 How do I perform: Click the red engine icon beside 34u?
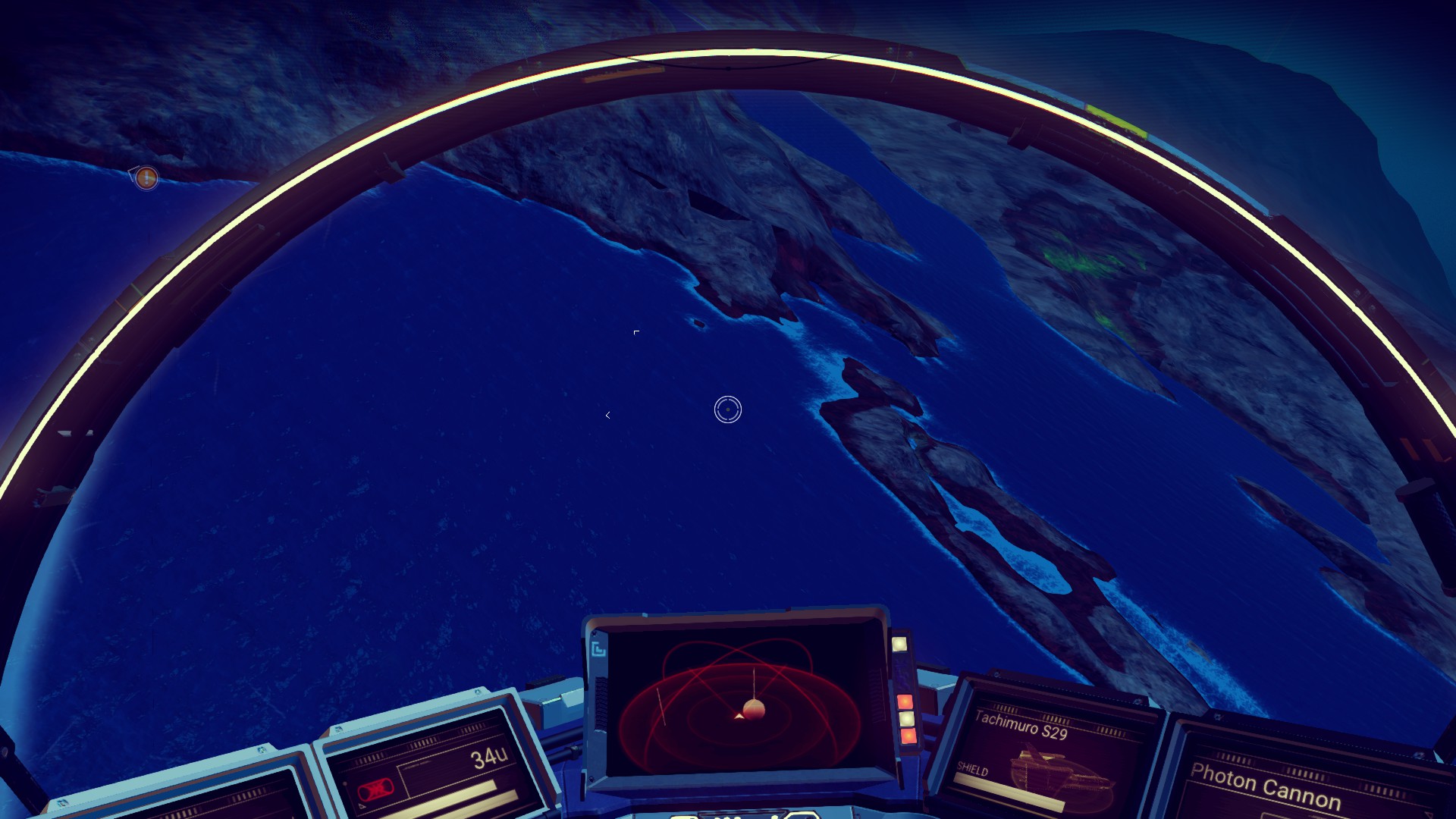pos(373,791)
